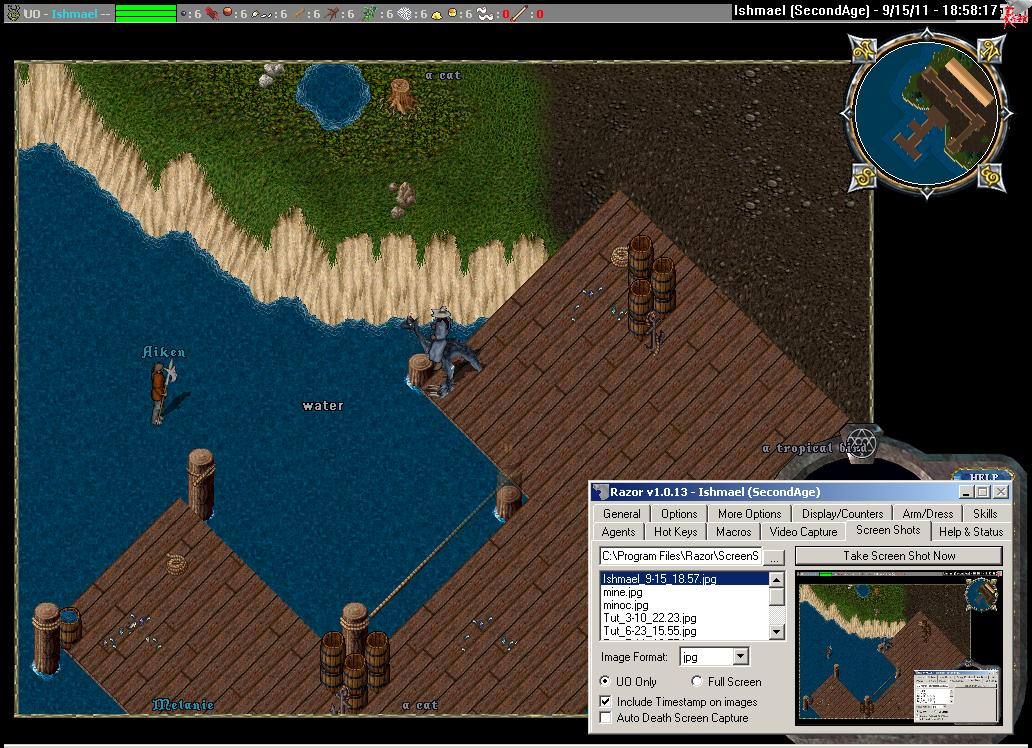
Task: Enable Auto Death Screen Capture
Action: click(605, 718)
